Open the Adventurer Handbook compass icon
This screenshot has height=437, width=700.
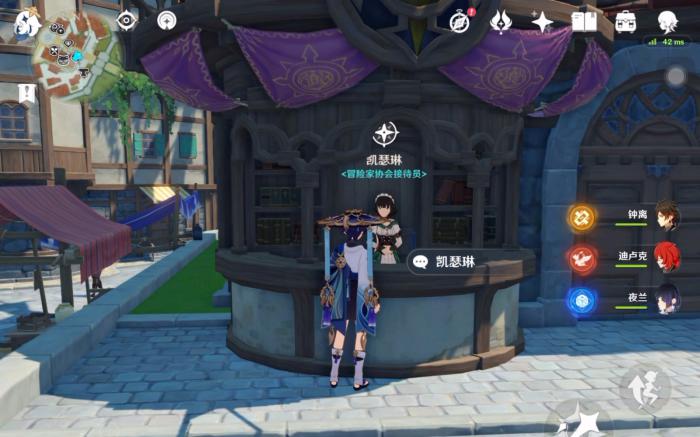pyautogui.click(x=460, y=21)
